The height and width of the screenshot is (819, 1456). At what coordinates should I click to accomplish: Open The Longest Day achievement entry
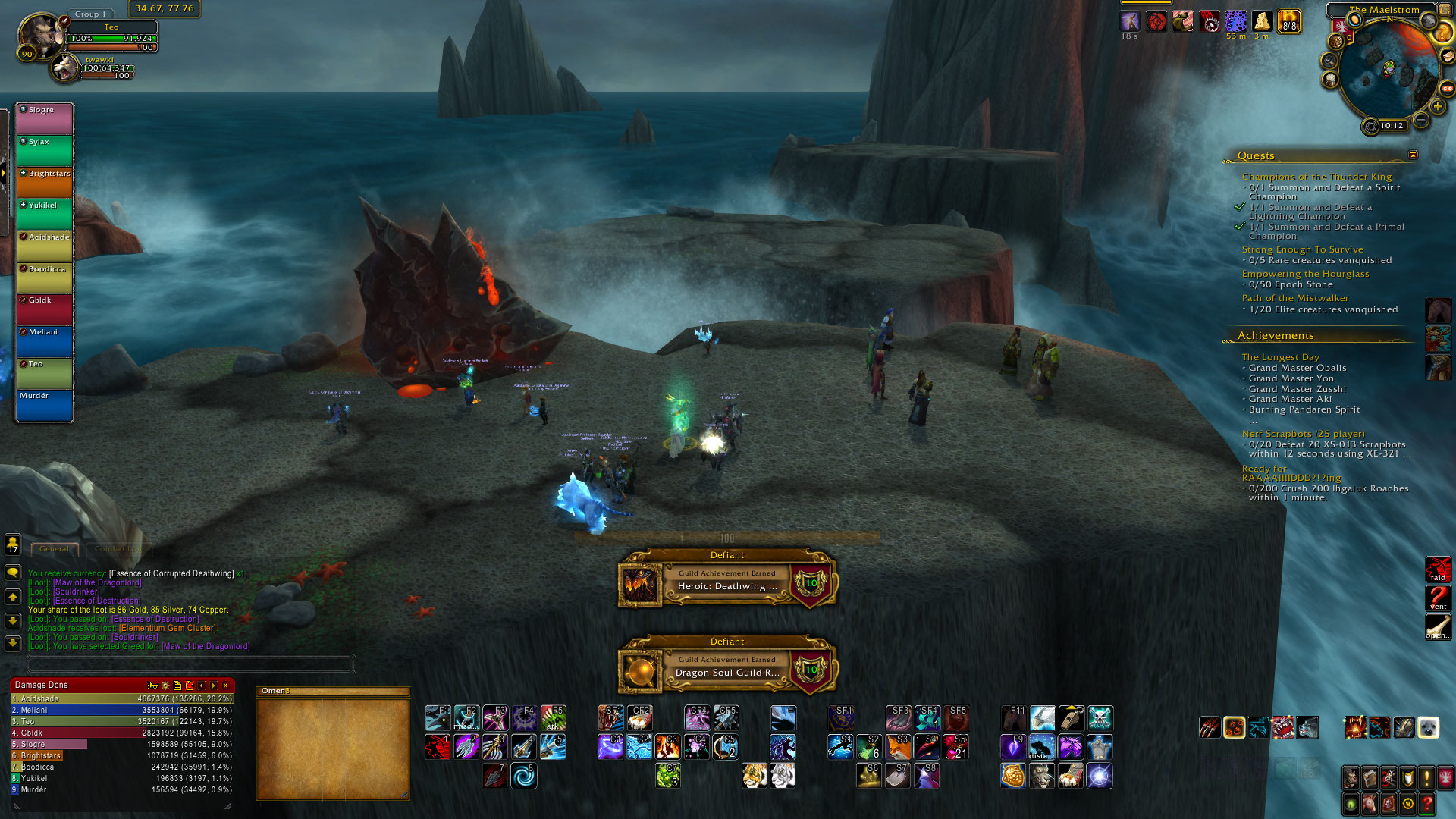1280,357
